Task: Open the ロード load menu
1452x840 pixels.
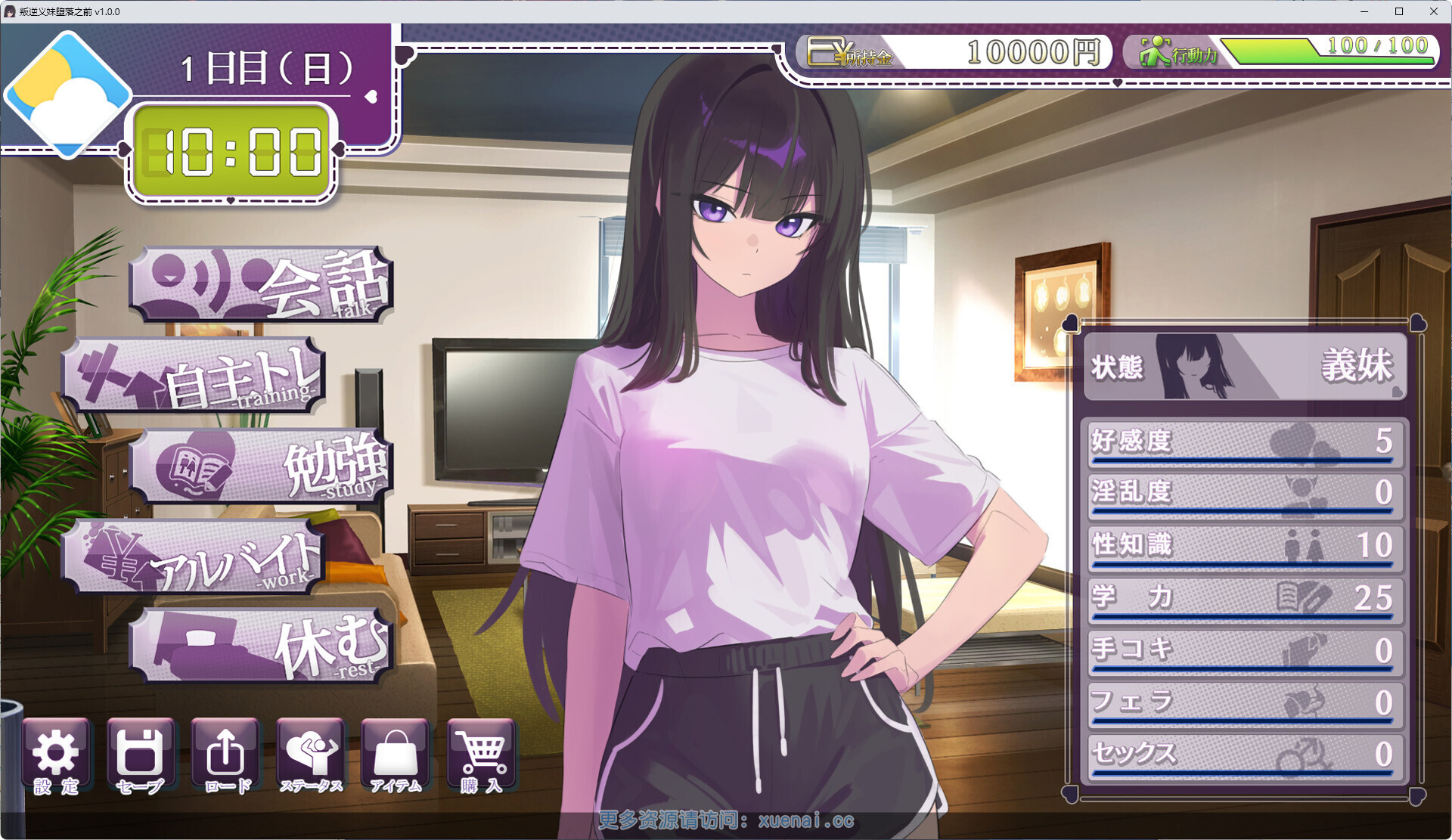Action: pyautogui.click(x=225, y=757)
